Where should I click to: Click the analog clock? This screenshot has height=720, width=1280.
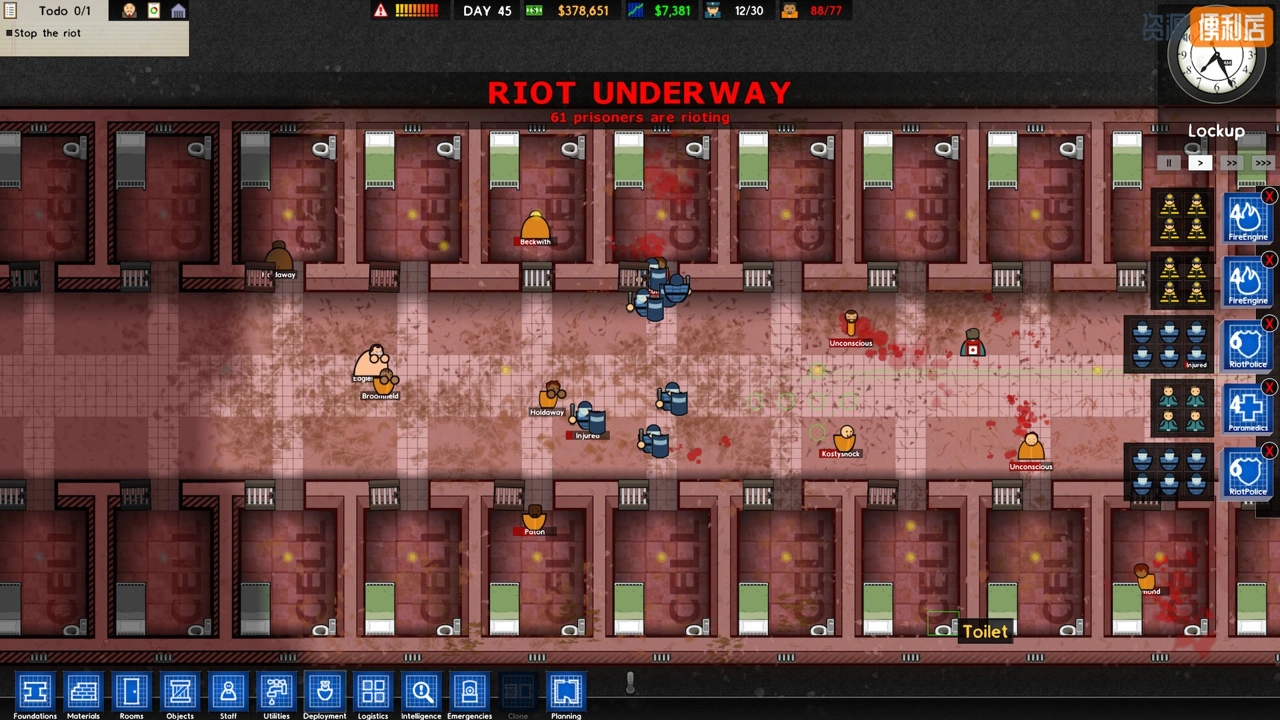[x=1217, y=62]
